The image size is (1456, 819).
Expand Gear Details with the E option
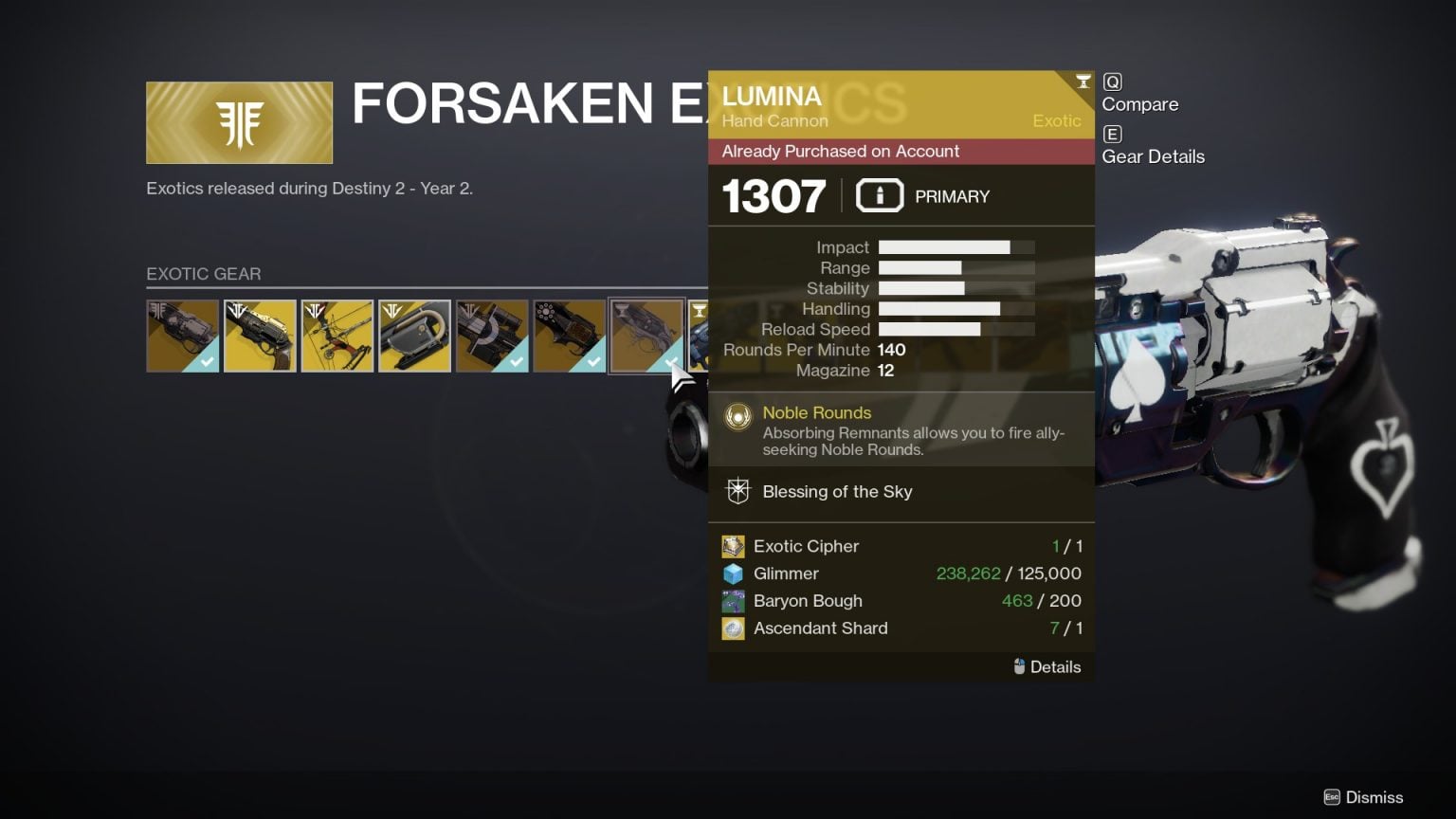1153,156
